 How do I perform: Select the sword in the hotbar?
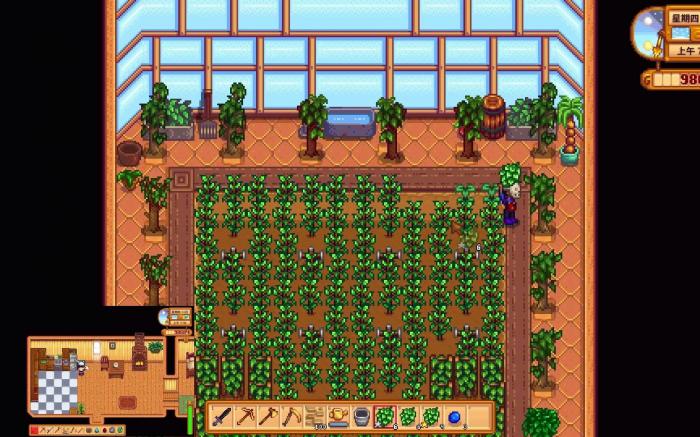(x=219, y=417)
